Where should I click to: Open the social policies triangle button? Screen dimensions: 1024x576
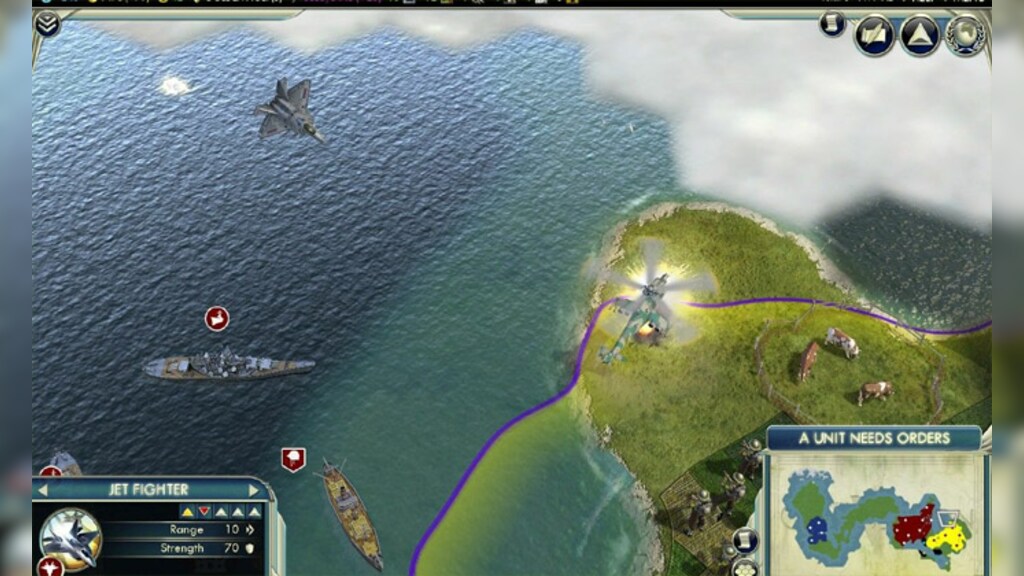pyautogui.click(x=919, y=35)
